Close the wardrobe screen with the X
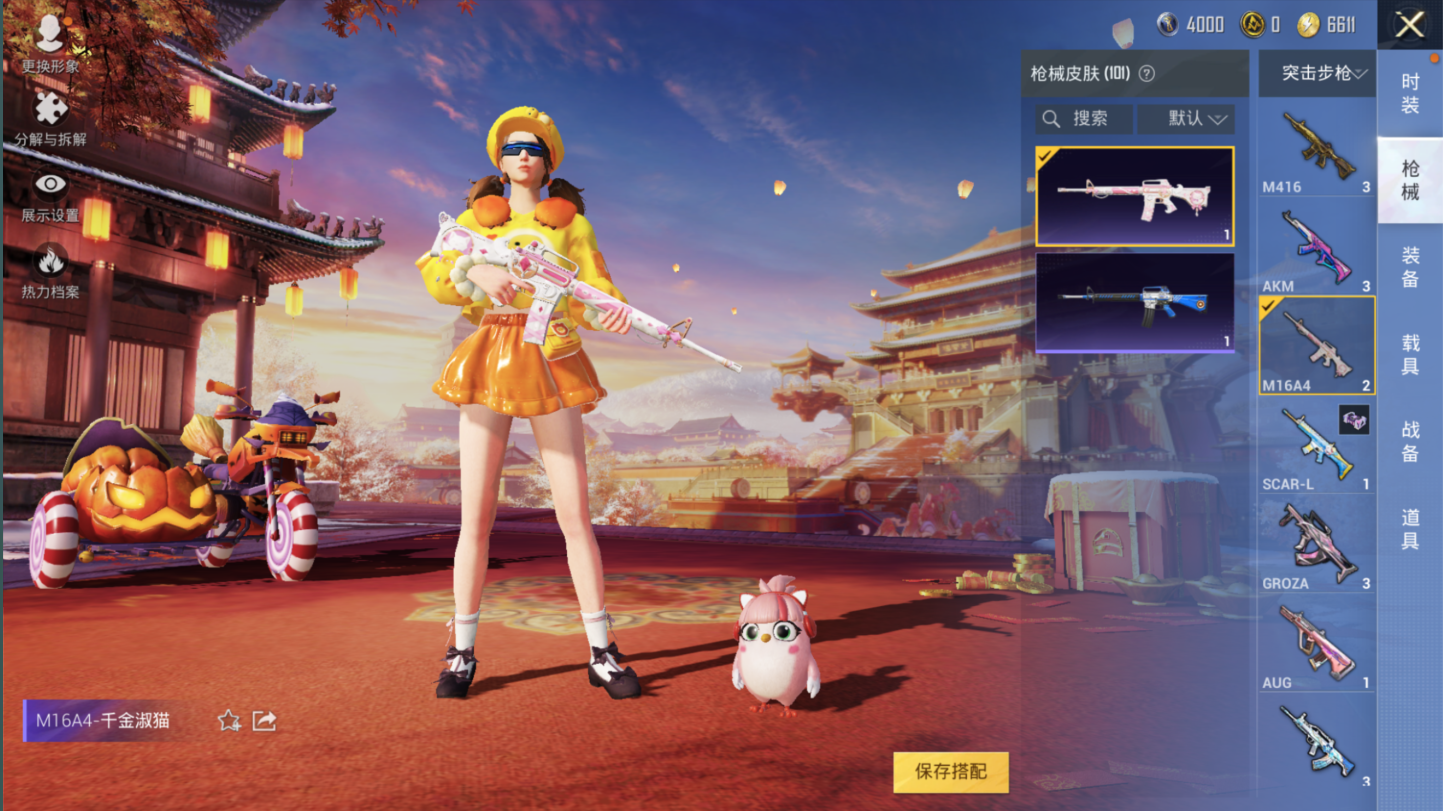Viewport: 1443px width, 811px height. click(1409, 25)
